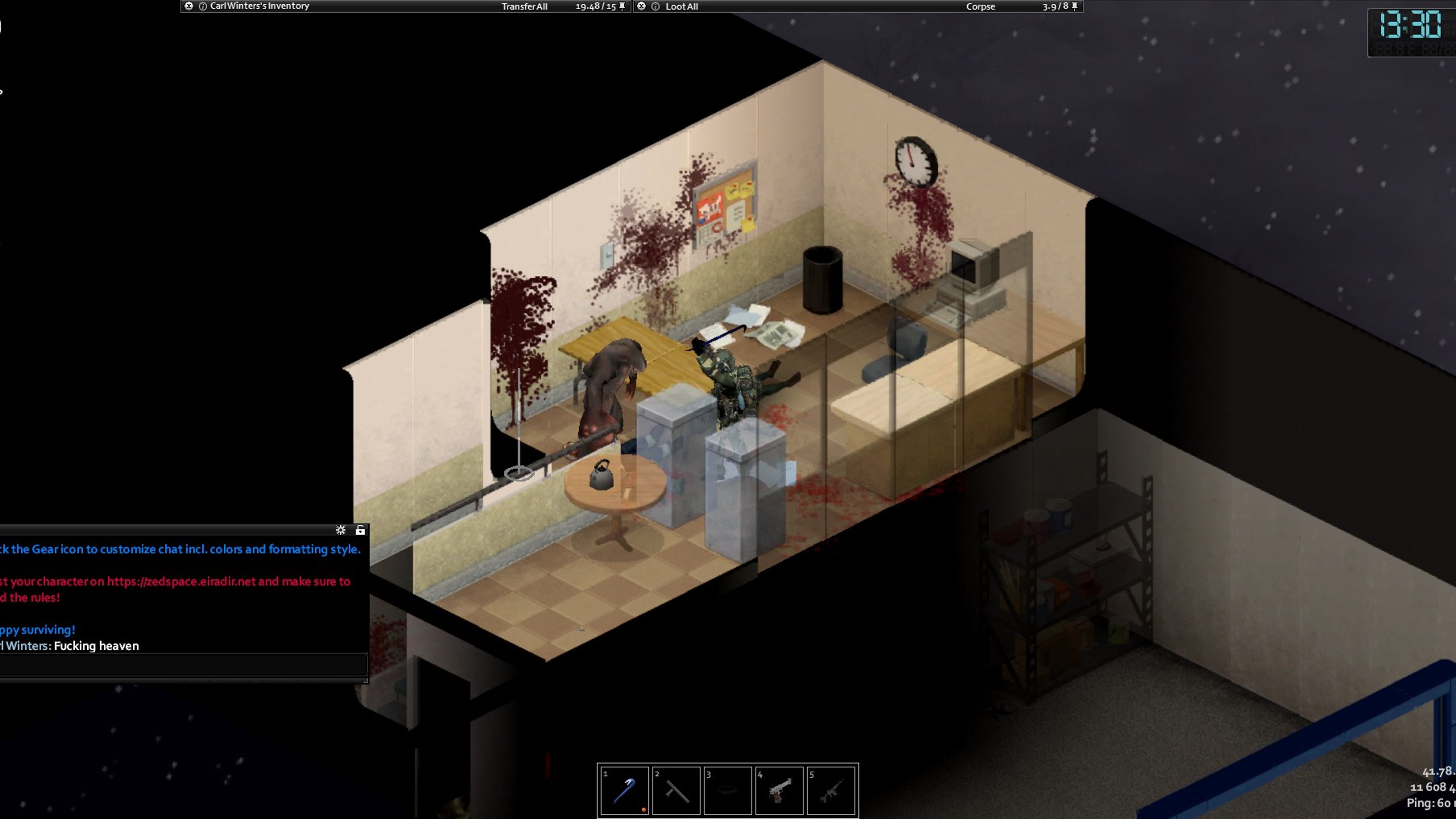Open chat settings via the gear icon
This screenshot has height=819, width=1456.
point(340,530)
